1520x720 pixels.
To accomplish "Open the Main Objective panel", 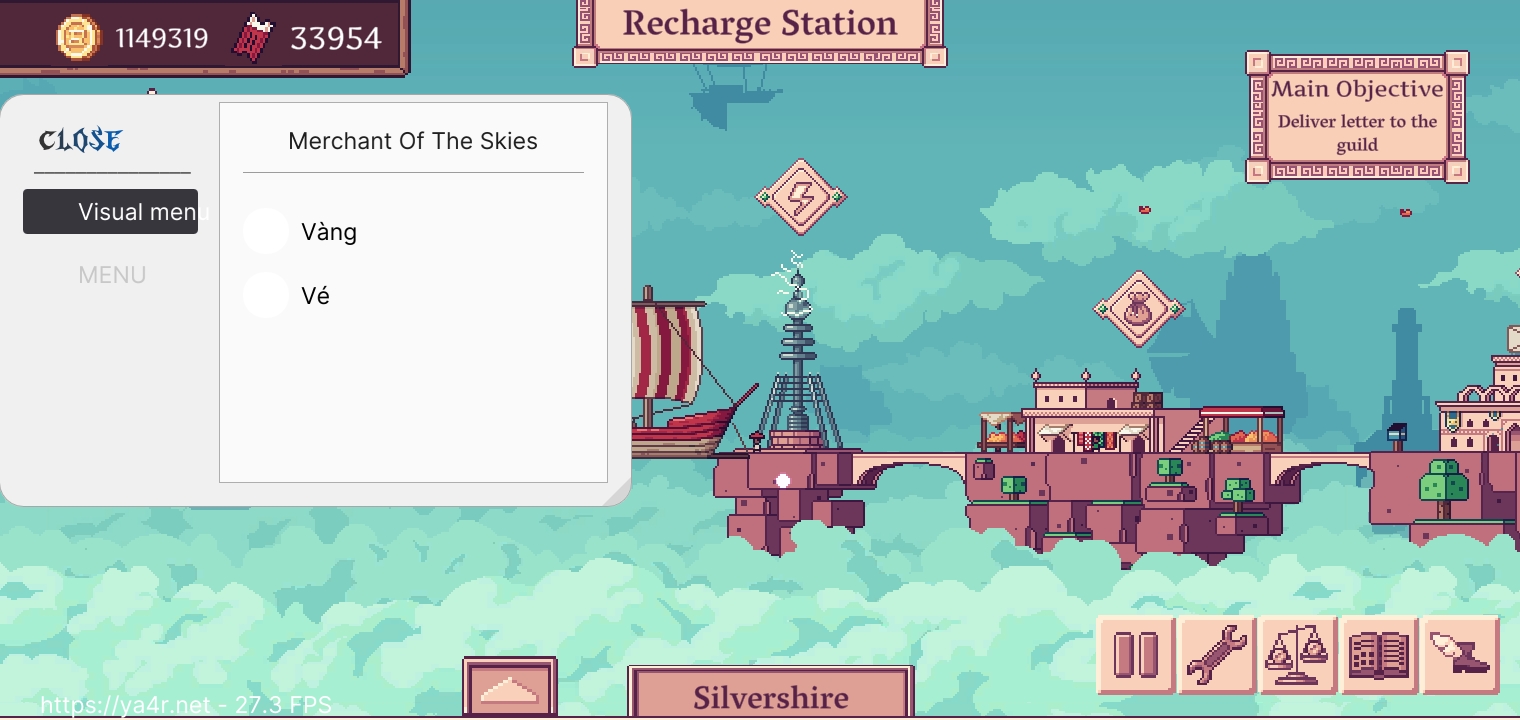I will pos(1357,117).
